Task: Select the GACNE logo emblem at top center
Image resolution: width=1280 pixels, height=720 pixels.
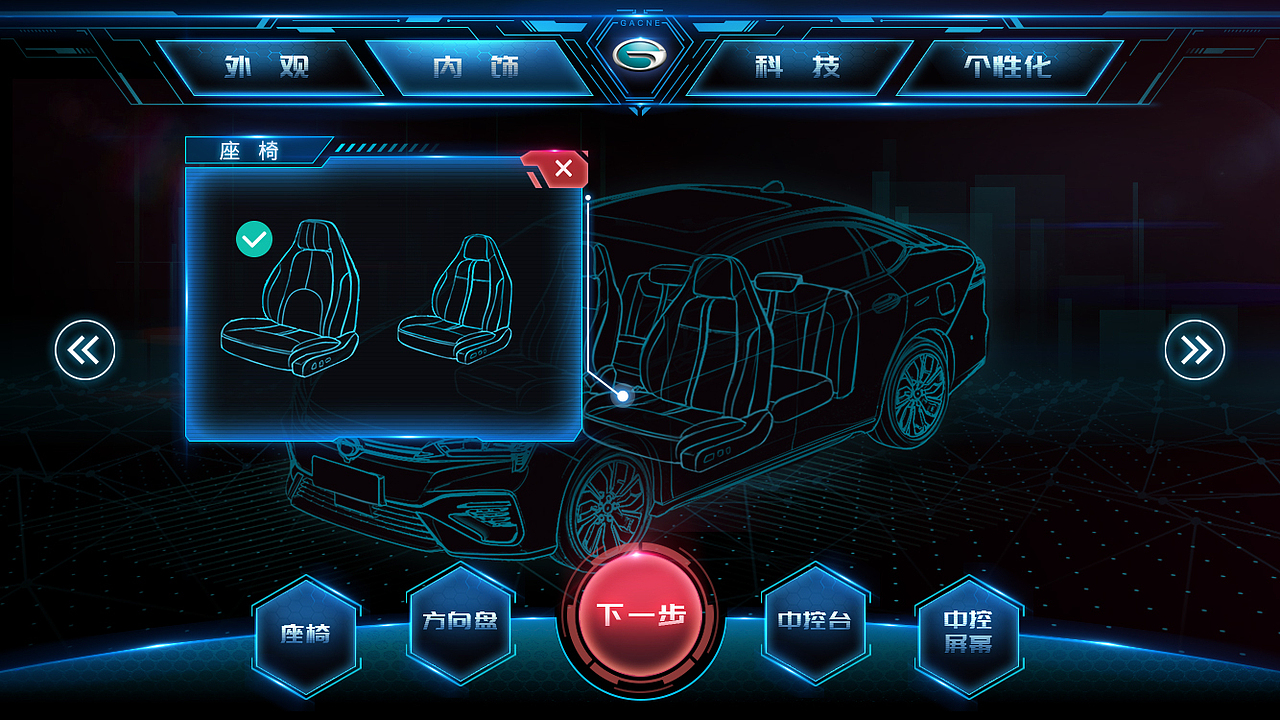Action: 640,55
